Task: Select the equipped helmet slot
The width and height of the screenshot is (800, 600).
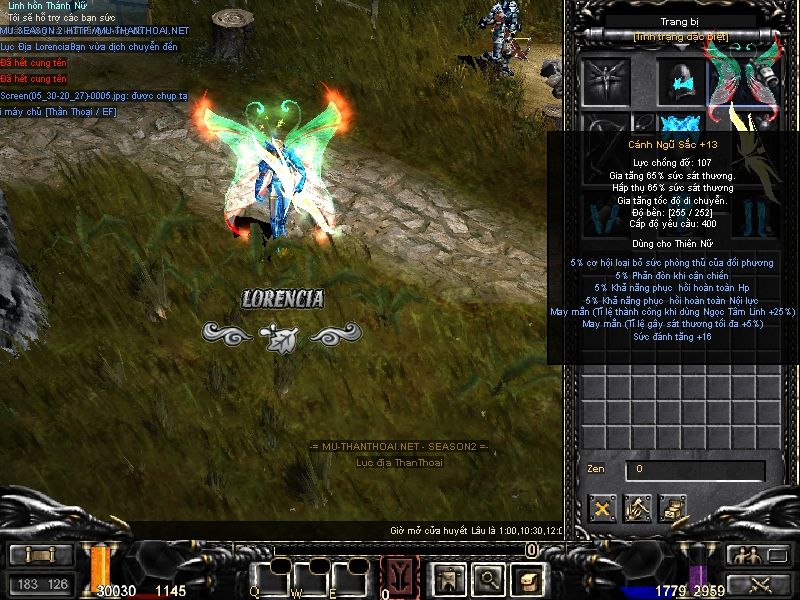Action: click(x=680, y=78)
